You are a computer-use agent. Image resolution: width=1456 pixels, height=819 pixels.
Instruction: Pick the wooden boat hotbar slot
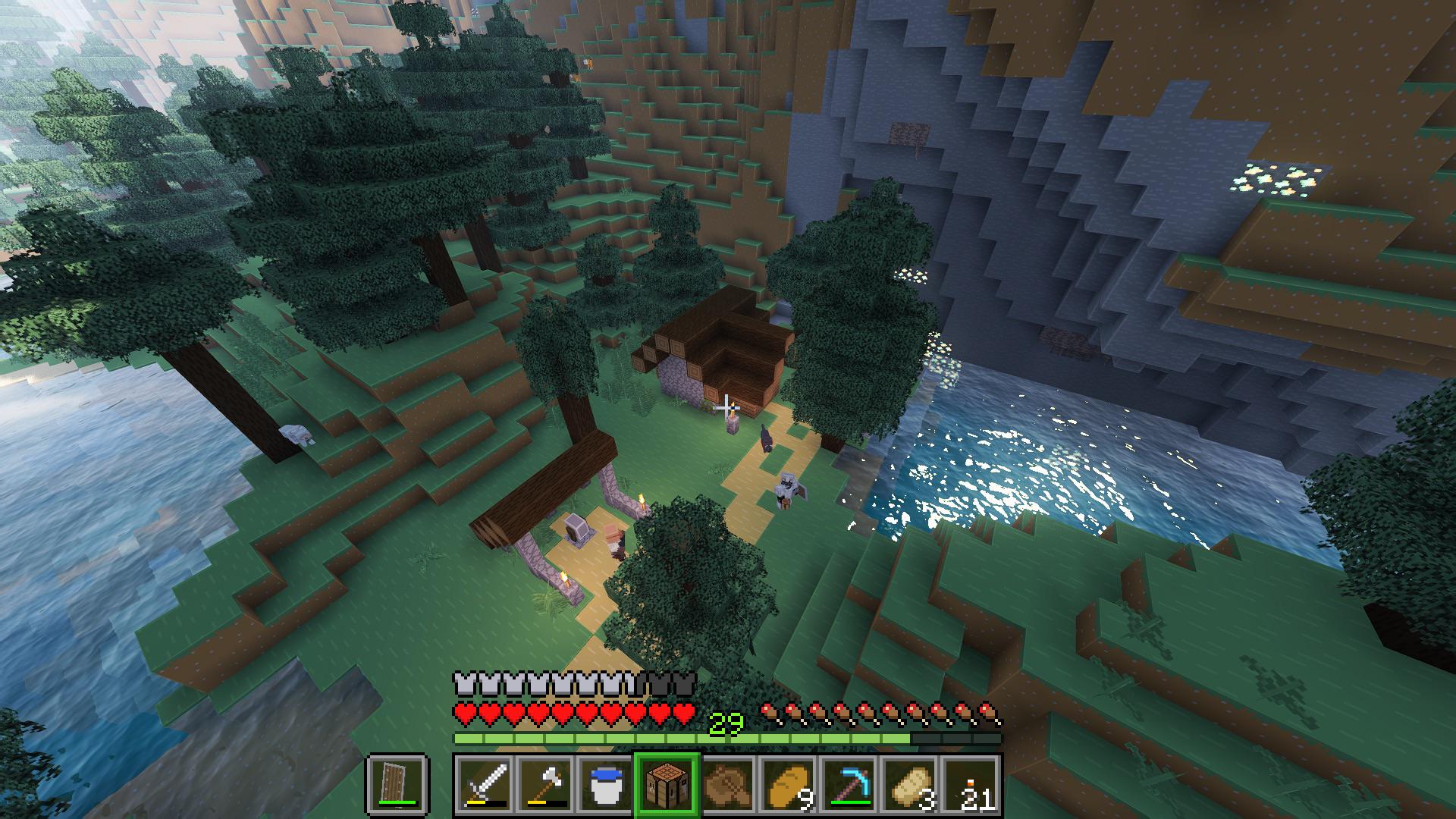(x=728, y=783)
